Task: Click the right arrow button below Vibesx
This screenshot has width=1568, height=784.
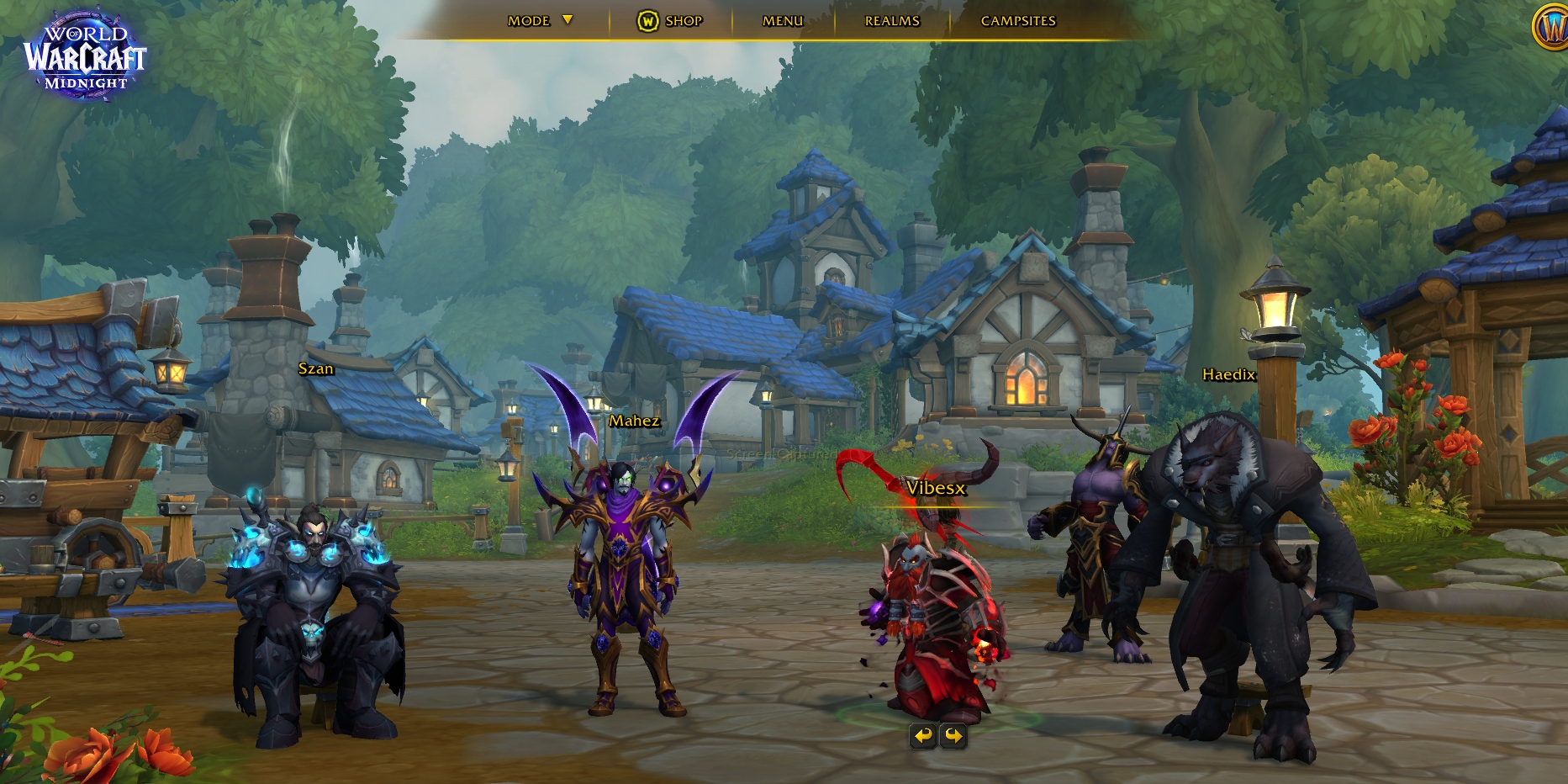Action: pyautogui.click(x=953, y=736)
